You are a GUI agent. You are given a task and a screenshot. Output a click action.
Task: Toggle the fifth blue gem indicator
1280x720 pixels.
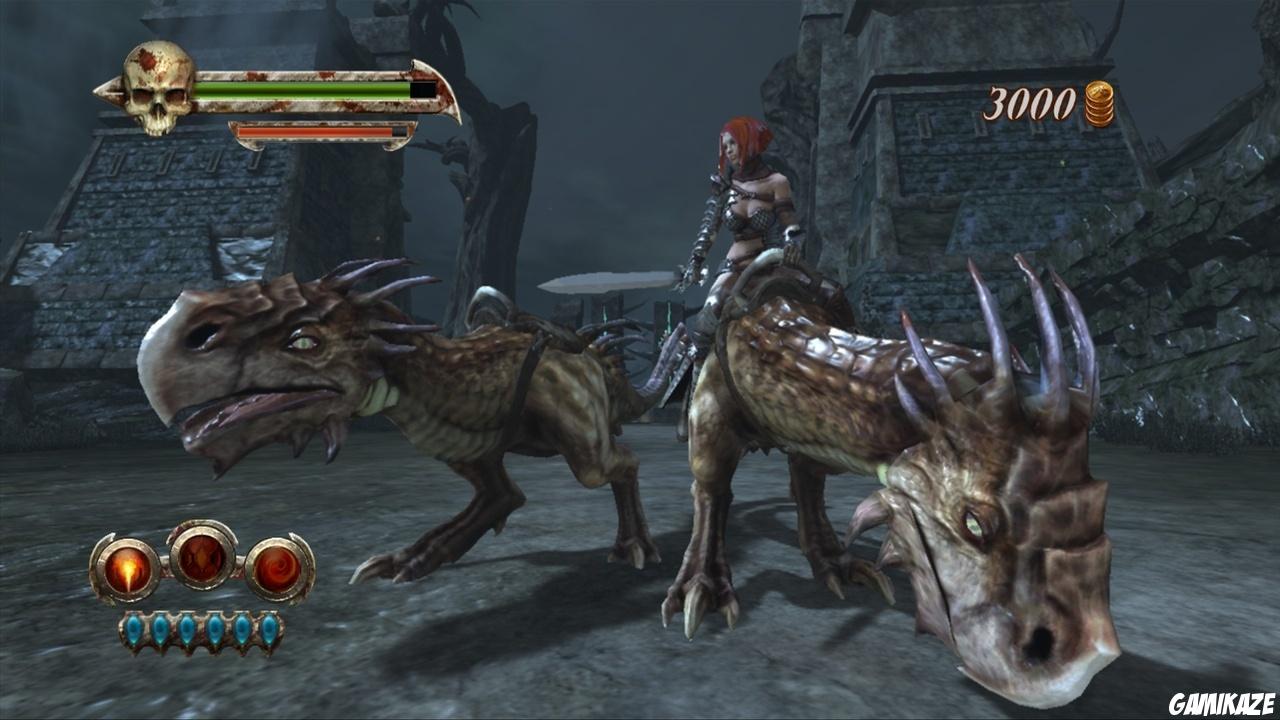242,629
